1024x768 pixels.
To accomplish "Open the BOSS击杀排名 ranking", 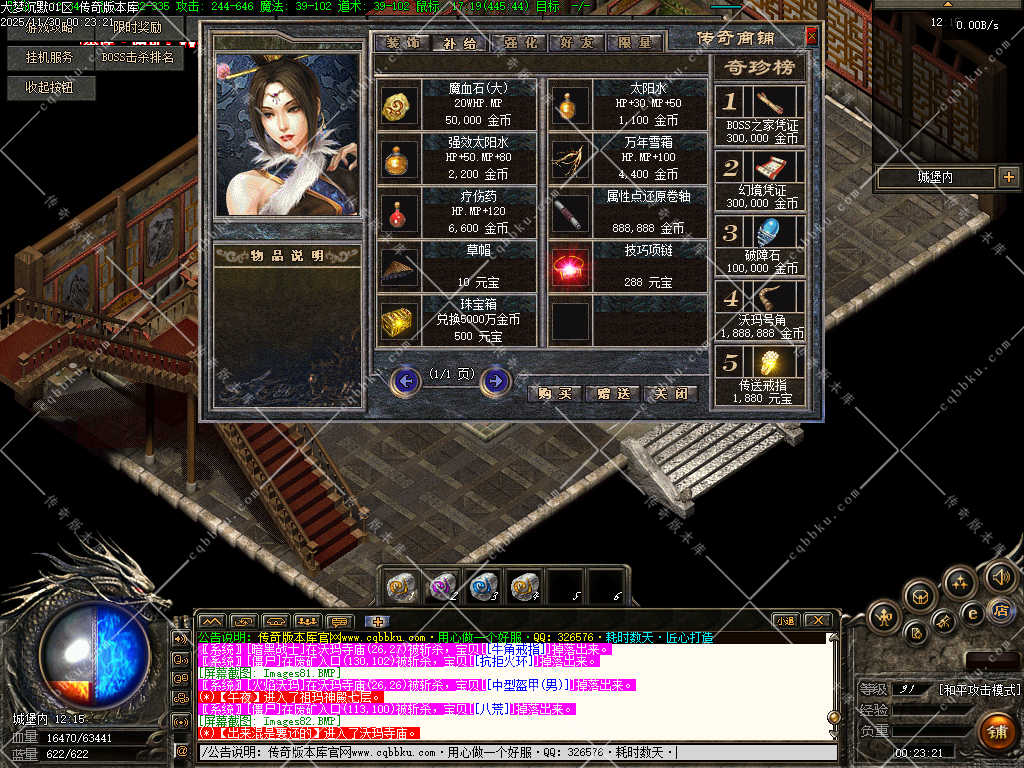I will tap(138, 58).
